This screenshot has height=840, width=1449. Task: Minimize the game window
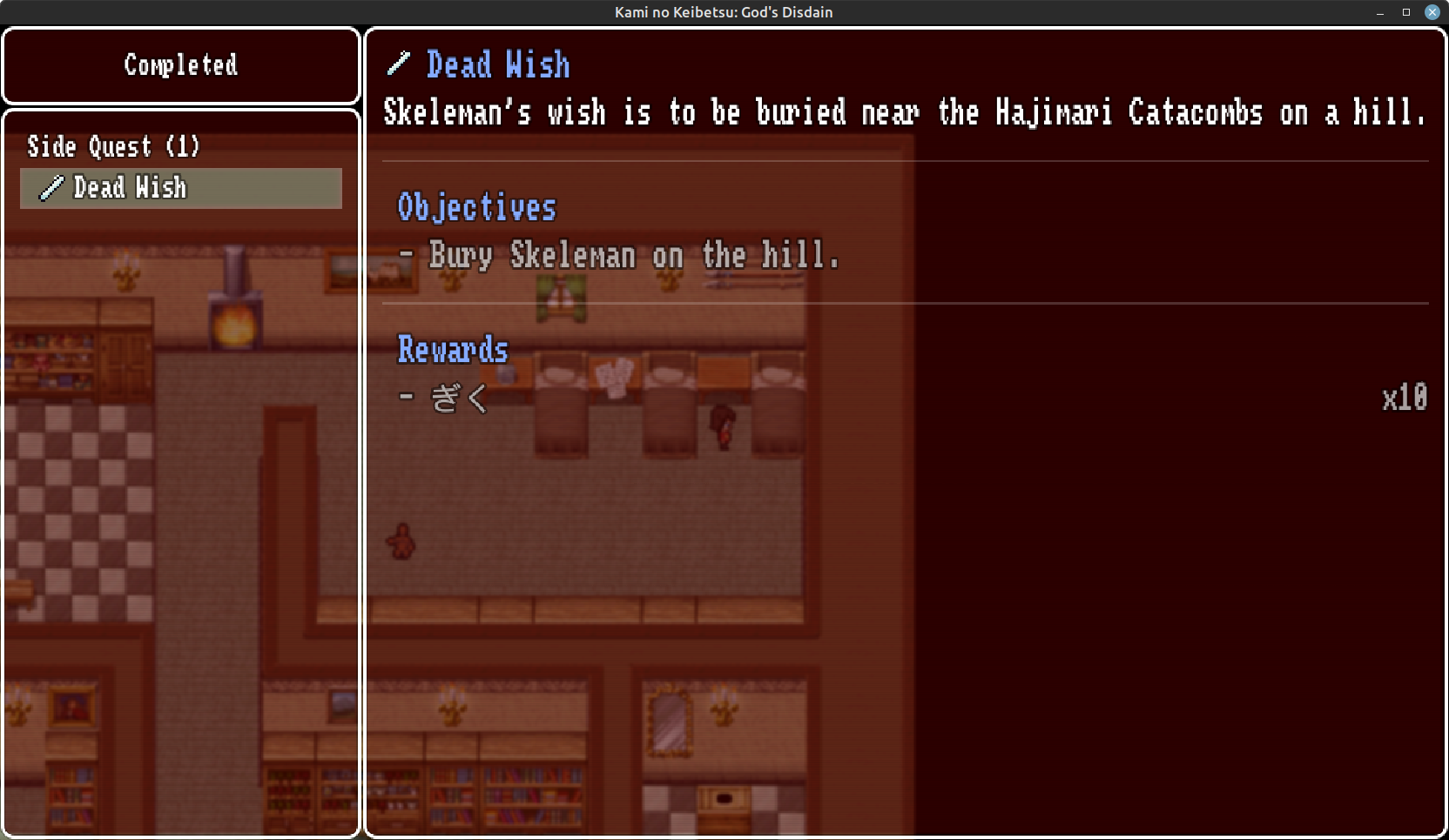[1380, 12]
